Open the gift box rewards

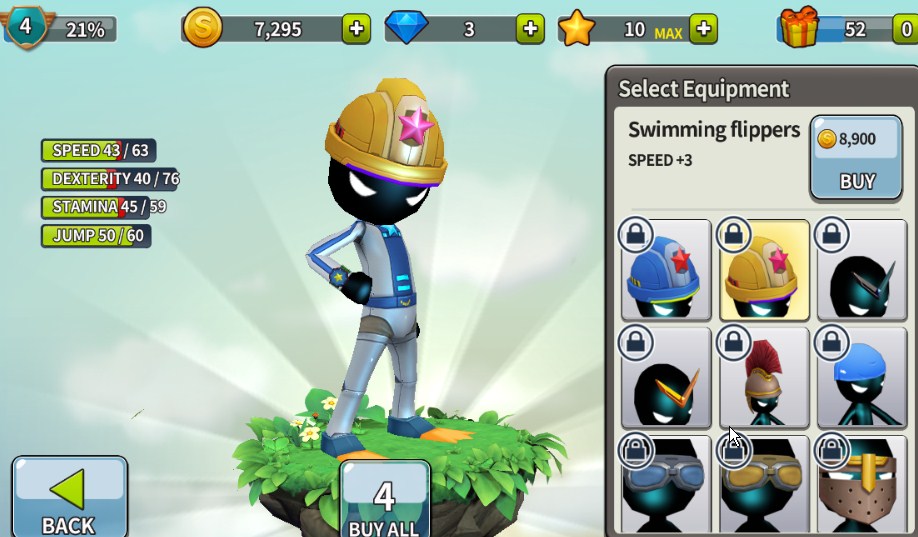(x=800, y=27)
